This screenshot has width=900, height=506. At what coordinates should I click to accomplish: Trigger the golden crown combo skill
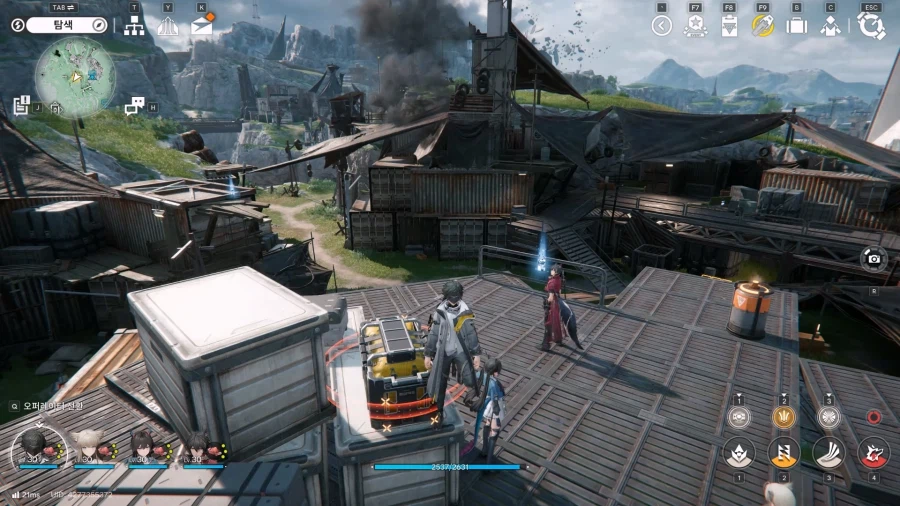[x=783, y=417]
